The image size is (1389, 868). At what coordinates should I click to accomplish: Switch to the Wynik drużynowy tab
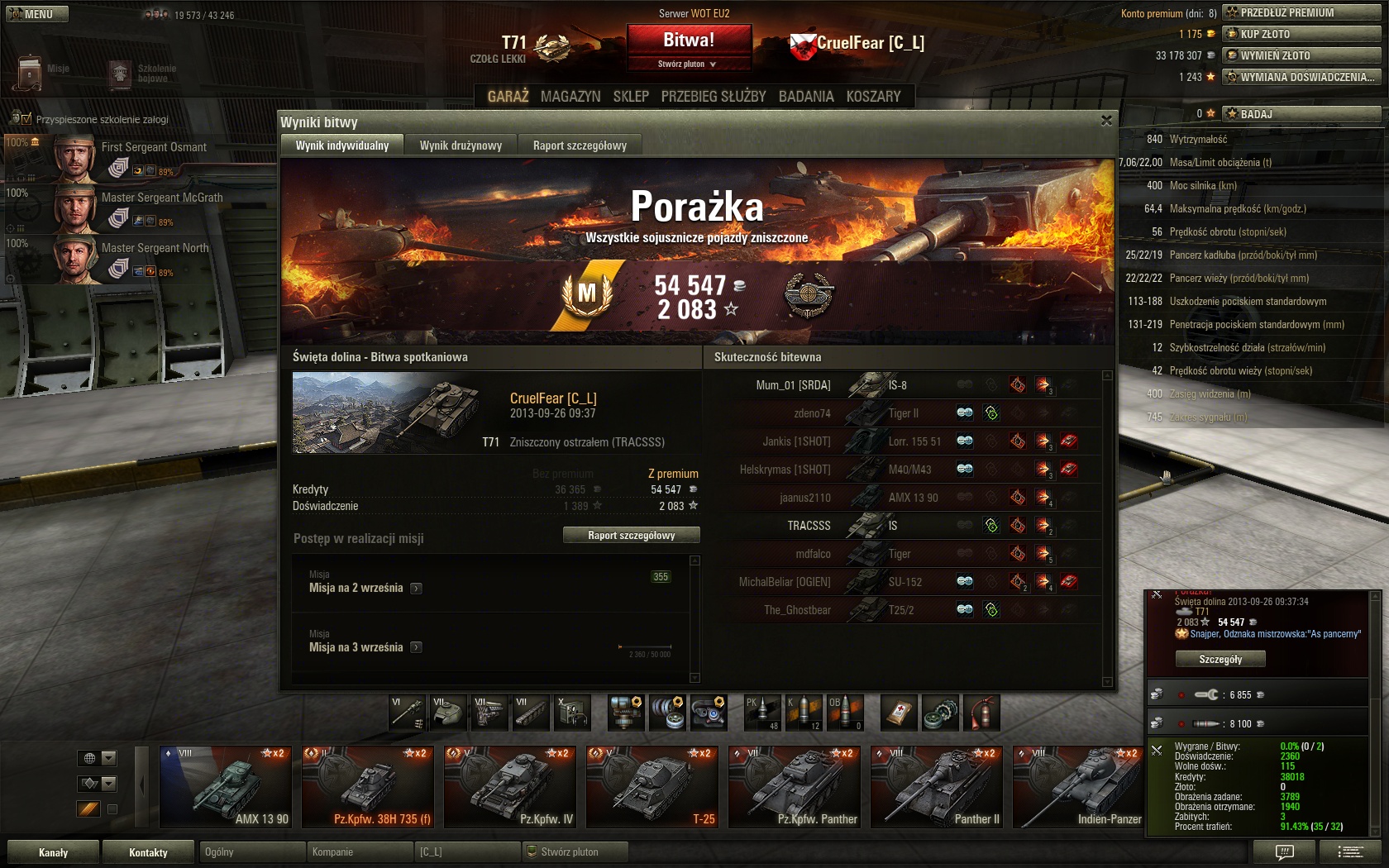(461, 145)
